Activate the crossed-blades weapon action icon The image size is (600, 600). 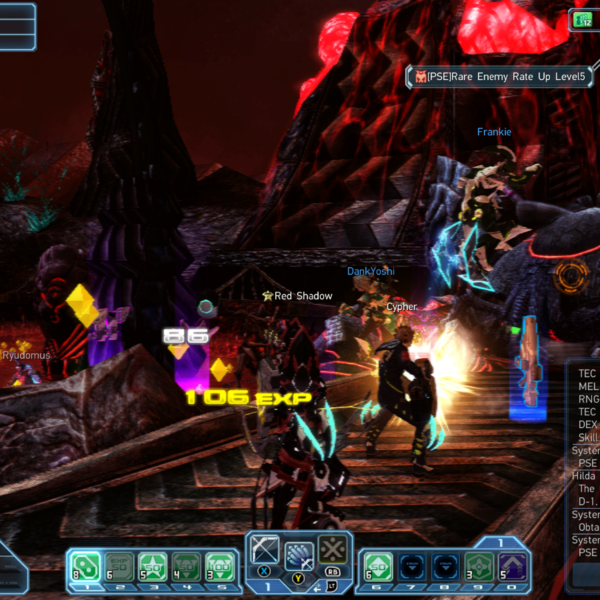pyautogui.click(x=333, y=549)
